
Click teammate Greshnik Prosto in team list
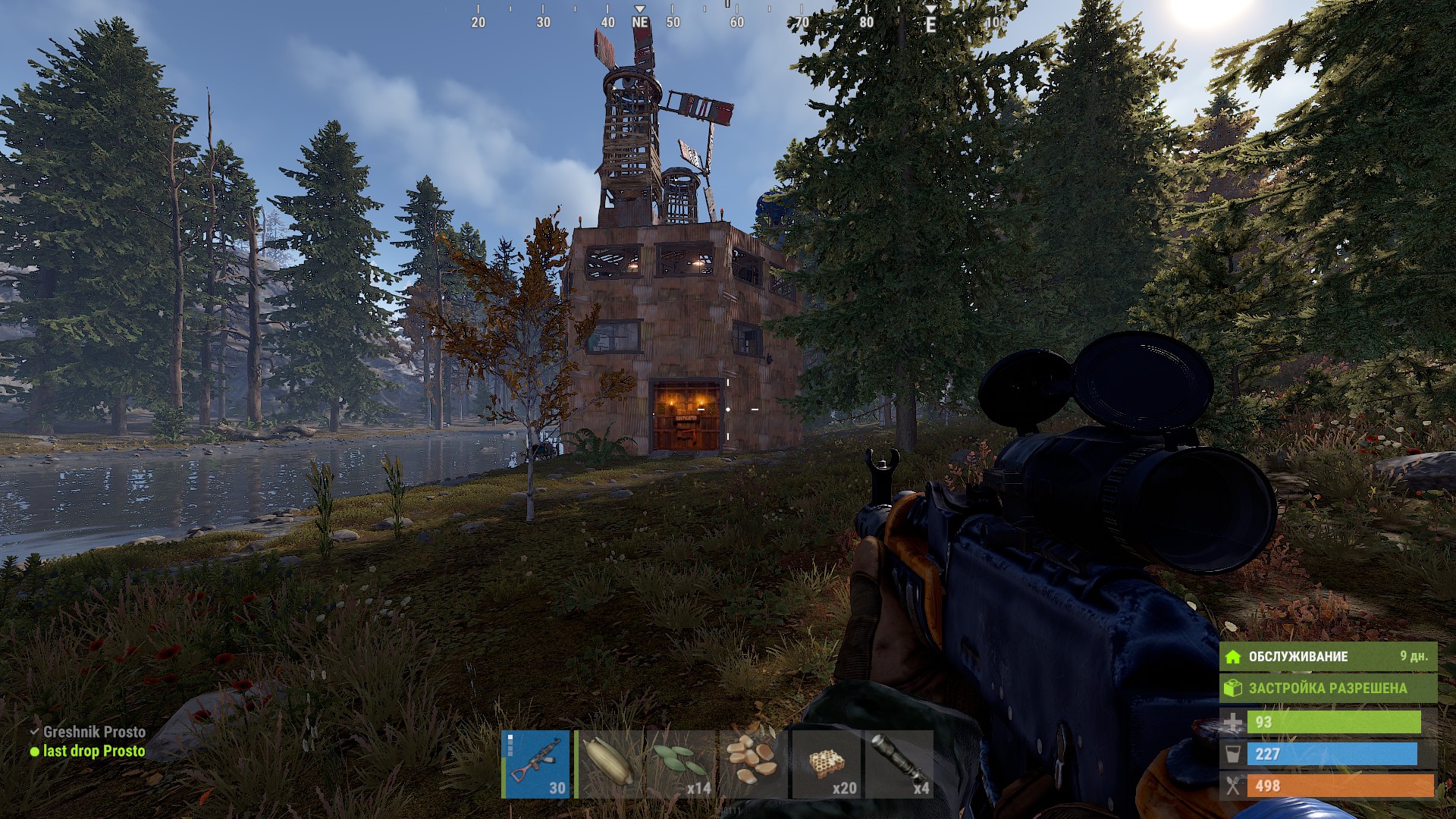tap(93, 732)
